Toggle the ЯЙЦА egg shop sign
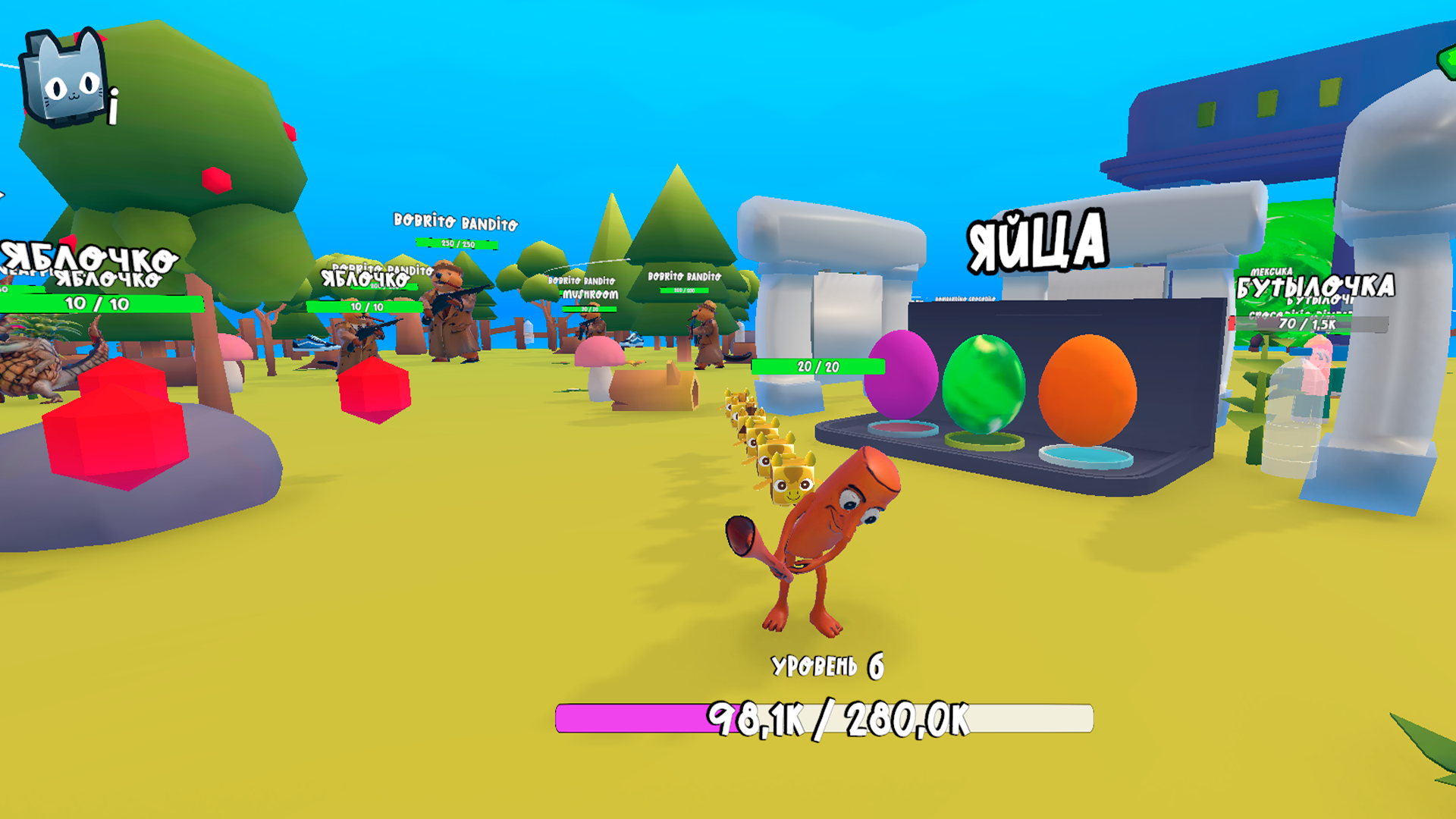Screen dimensions: 1456x819 (1034, 240)
